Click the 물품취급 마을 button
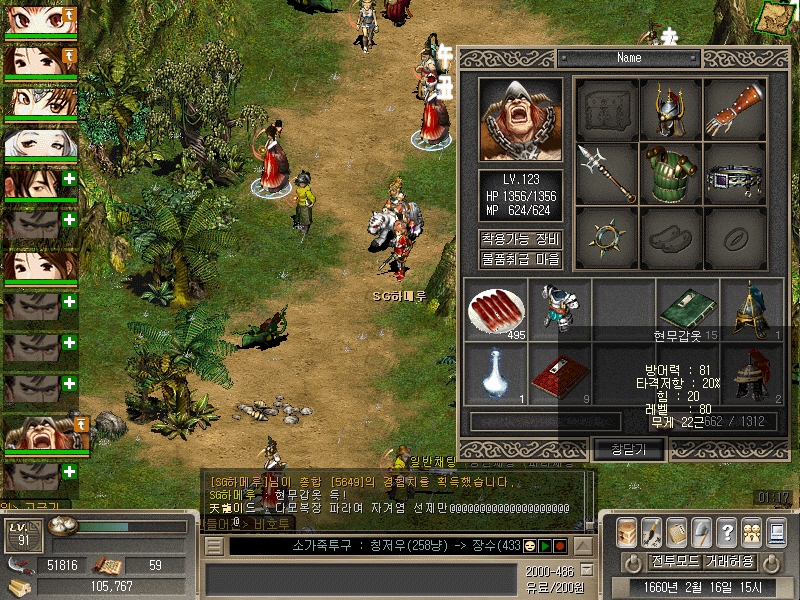Viewport: 800px width, 600px height. tap(520, 259)
